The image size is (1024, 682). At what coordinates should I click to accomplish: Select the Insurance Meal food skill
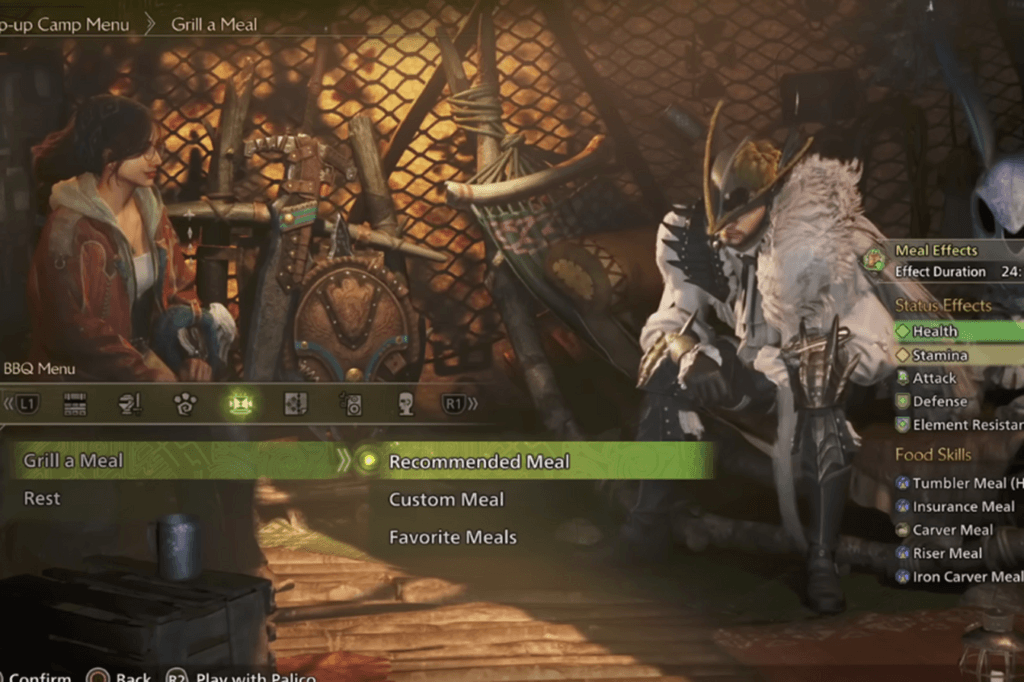pyautogui.click(x=962, y=506)
